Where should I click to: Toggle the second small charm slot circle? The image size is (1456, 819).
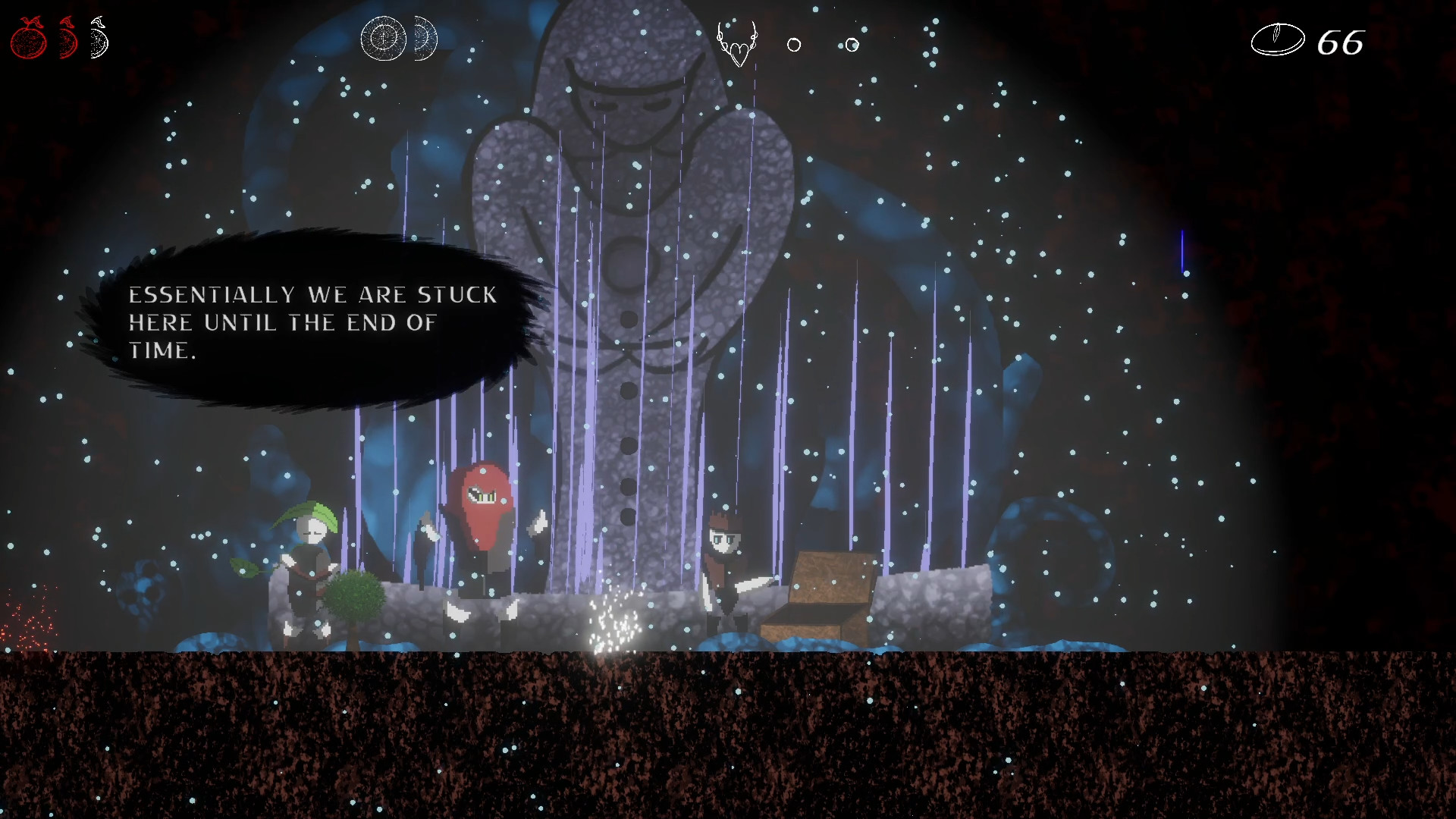pos(852,44)
